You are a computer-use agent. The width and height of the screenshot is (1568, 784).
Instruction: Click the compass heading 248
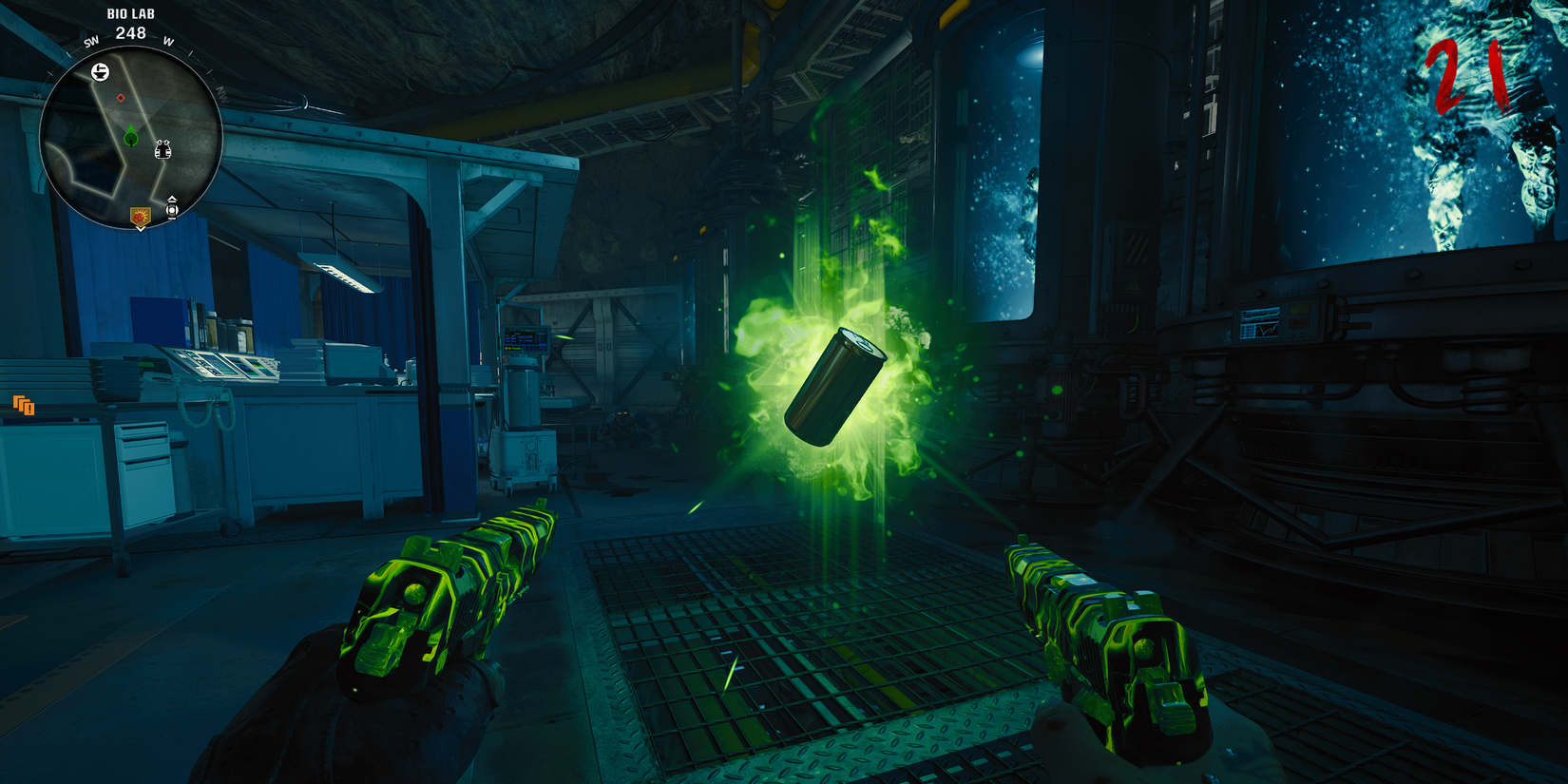tap(131, 32)
